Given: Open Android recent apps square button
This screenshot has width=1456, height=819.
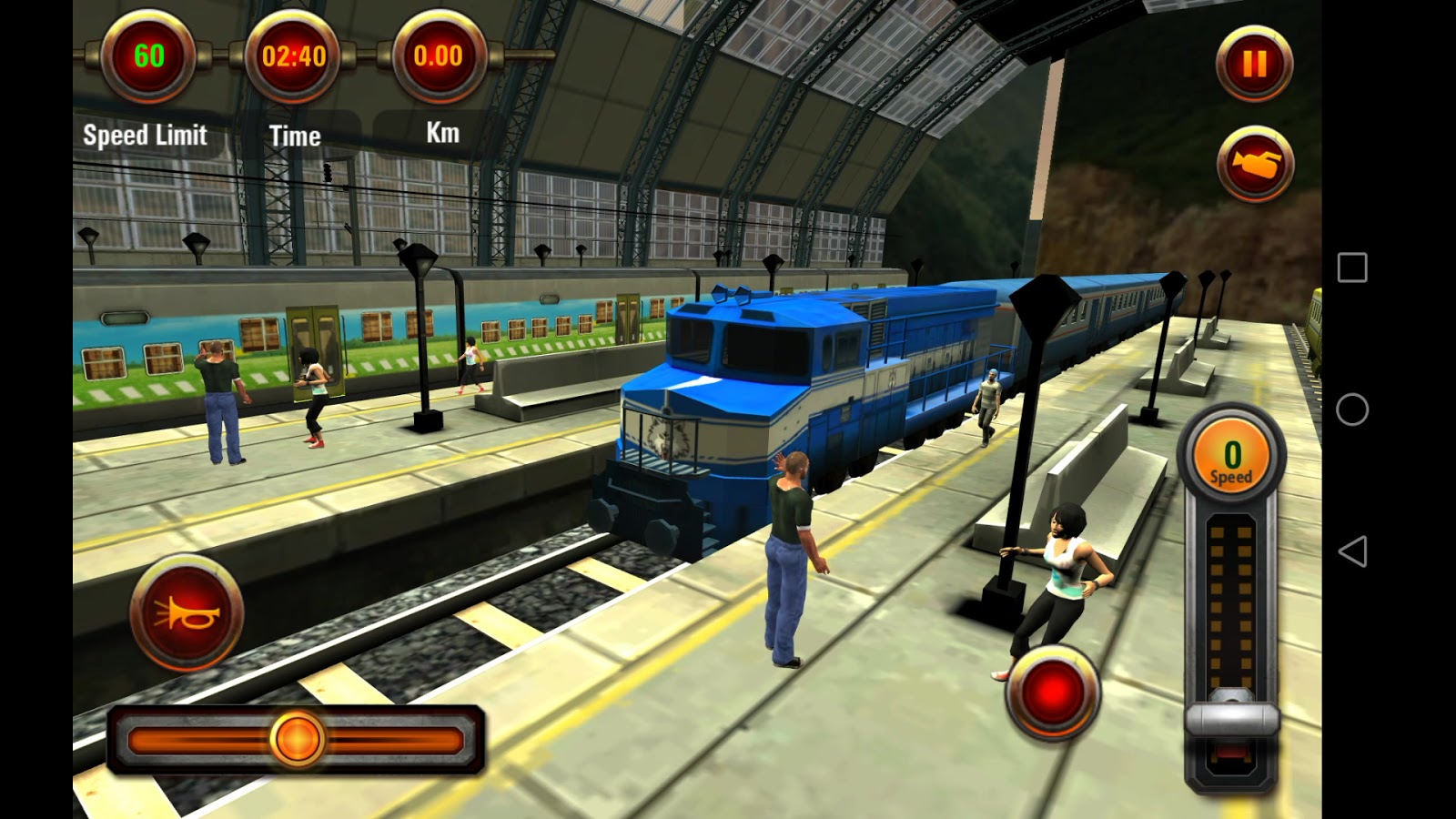Looking at the screenshot, I should coord(1351,266).
